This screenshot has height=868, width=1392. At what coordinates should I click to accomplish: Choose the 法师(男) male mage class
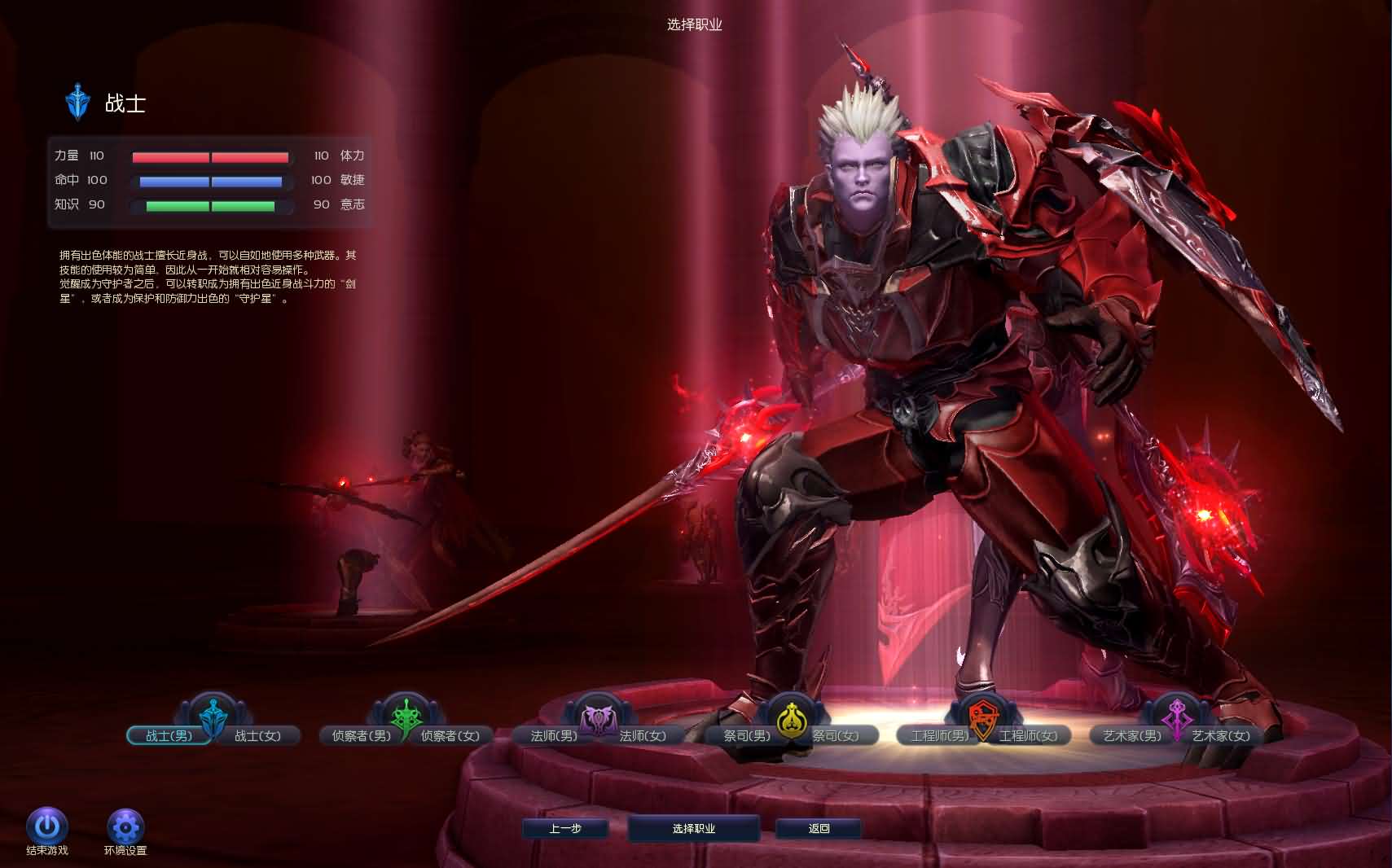pyautogui.click(x=553, y=736)
